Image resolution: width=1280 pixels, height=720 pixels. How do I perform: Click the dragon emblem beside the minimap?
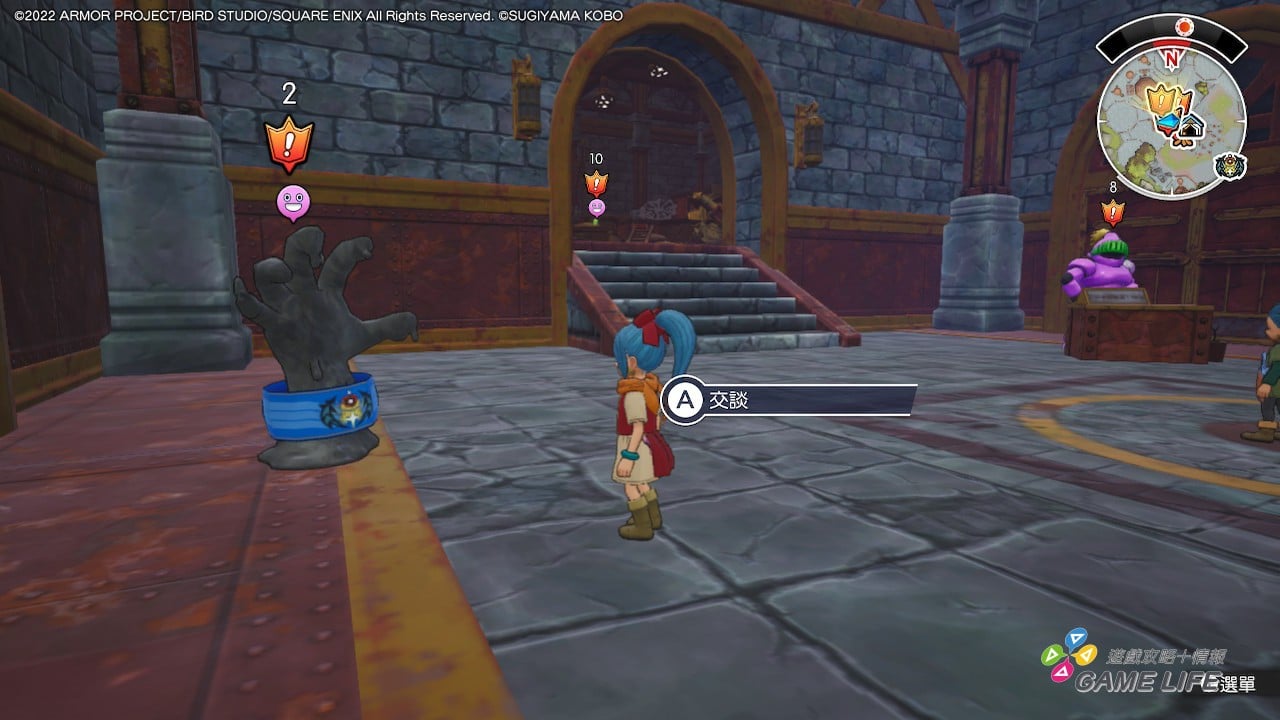pyautogui.click(x=1231, y=166)
